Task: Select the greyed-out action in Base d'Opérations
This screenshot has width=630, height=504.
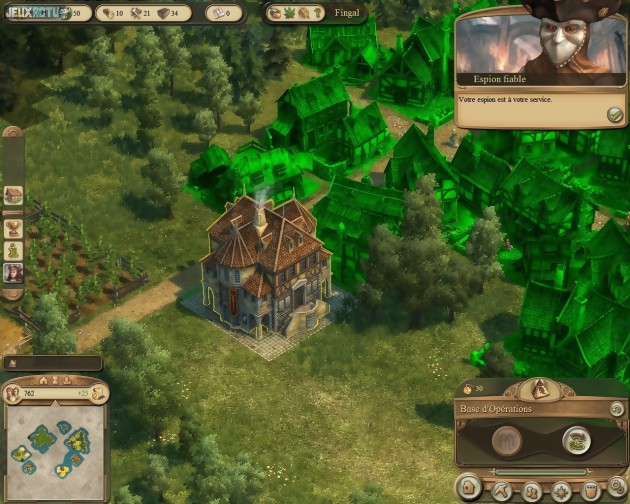Action: pyautogui.click(x=508, y=439)
